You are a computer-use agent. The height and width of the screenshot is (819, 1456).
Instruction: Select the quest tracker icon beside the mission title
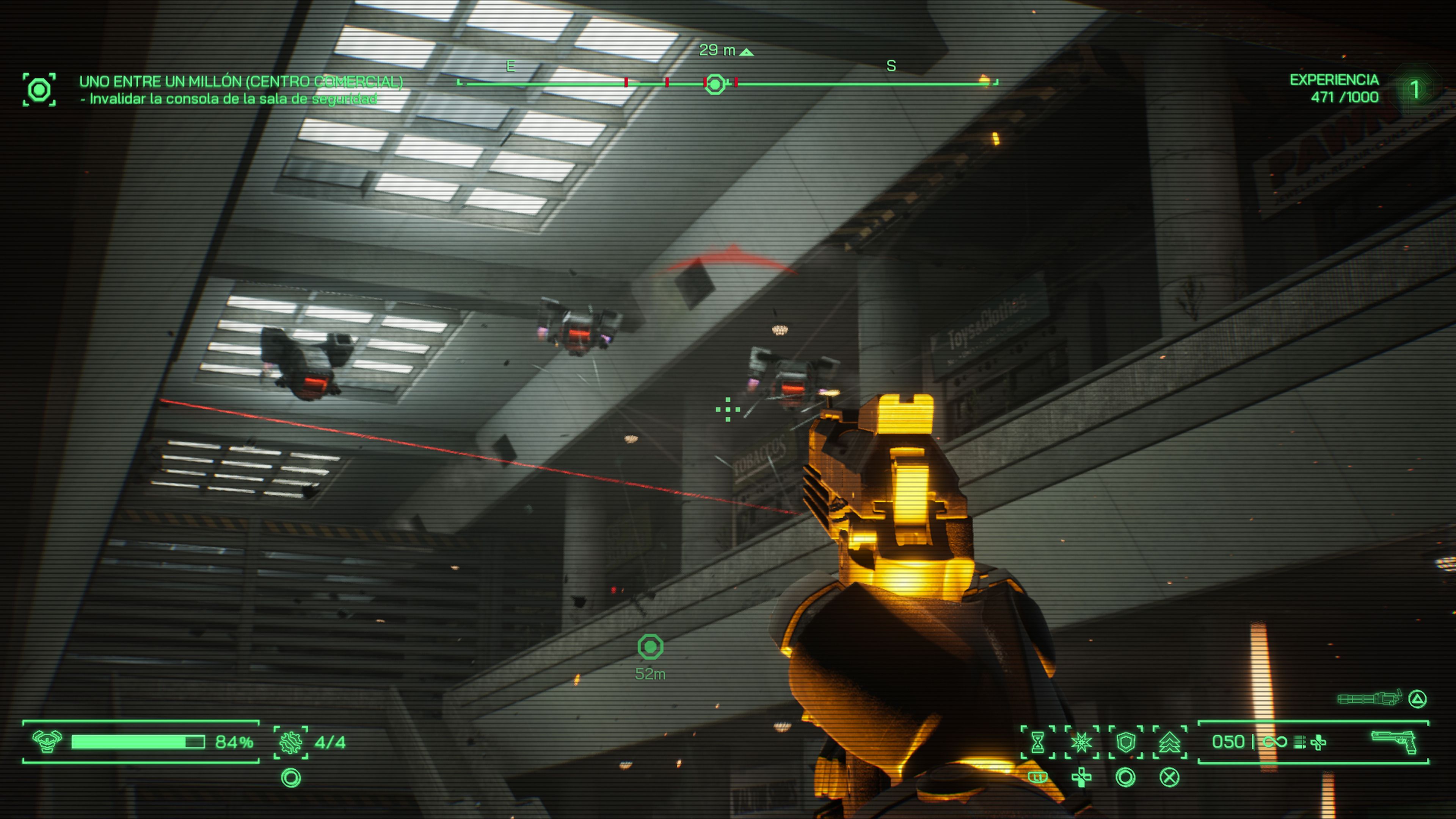pos(39,89)
